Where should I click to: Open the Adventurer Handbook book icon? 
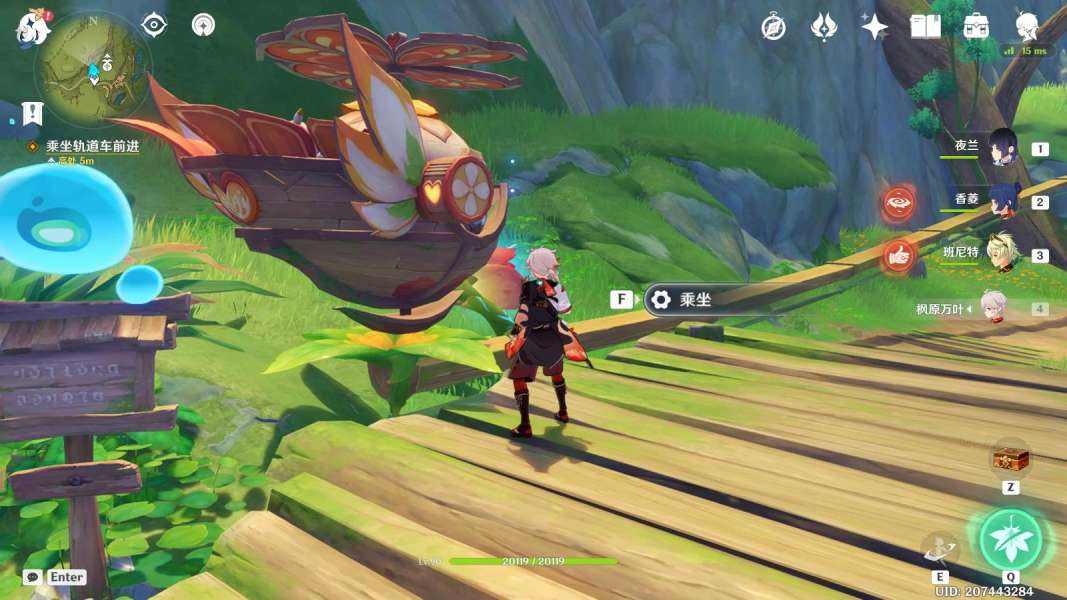pyautogui.click(x=925, y=27)
